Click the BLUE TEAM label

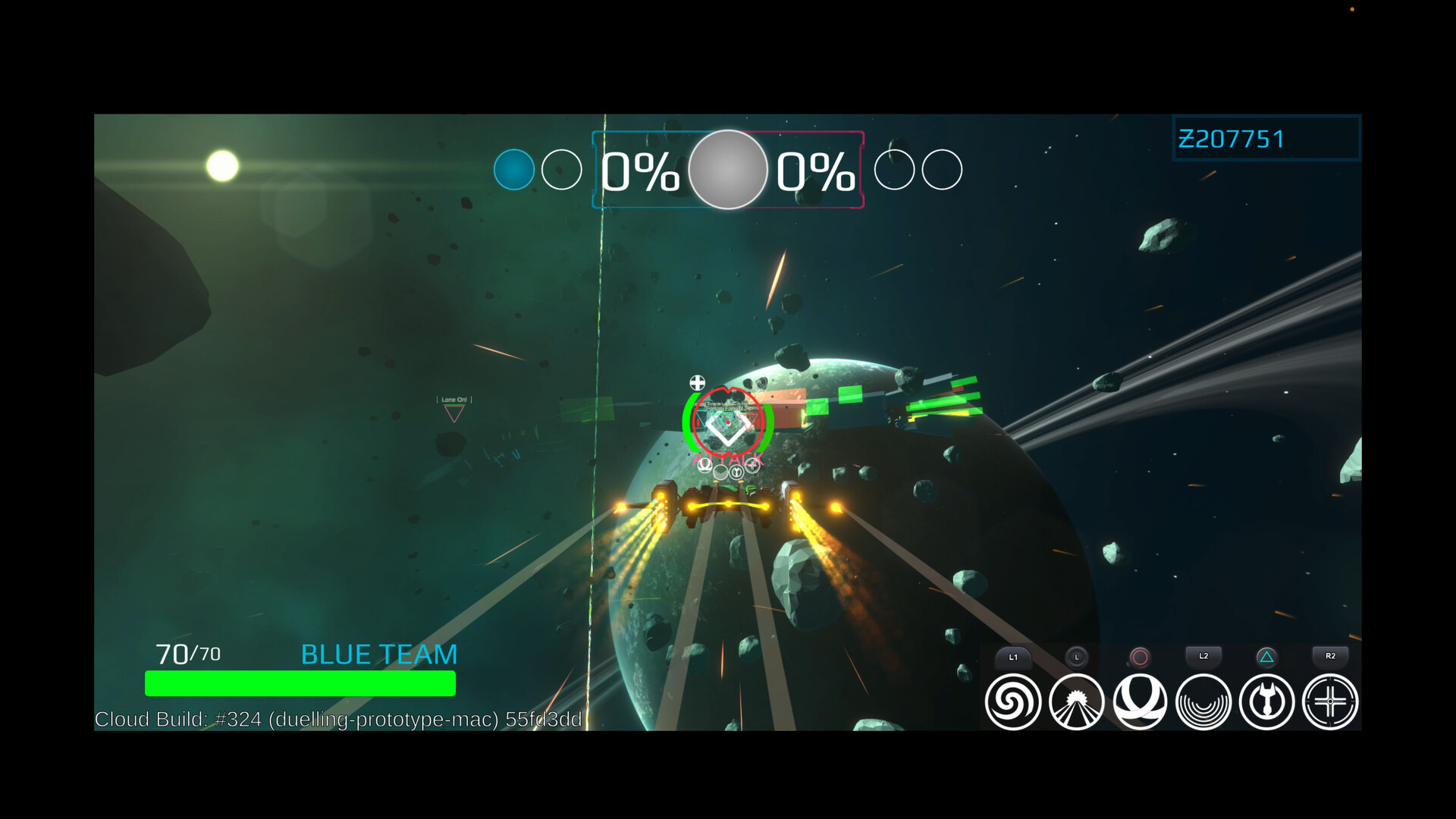click(x=378, y=654)
